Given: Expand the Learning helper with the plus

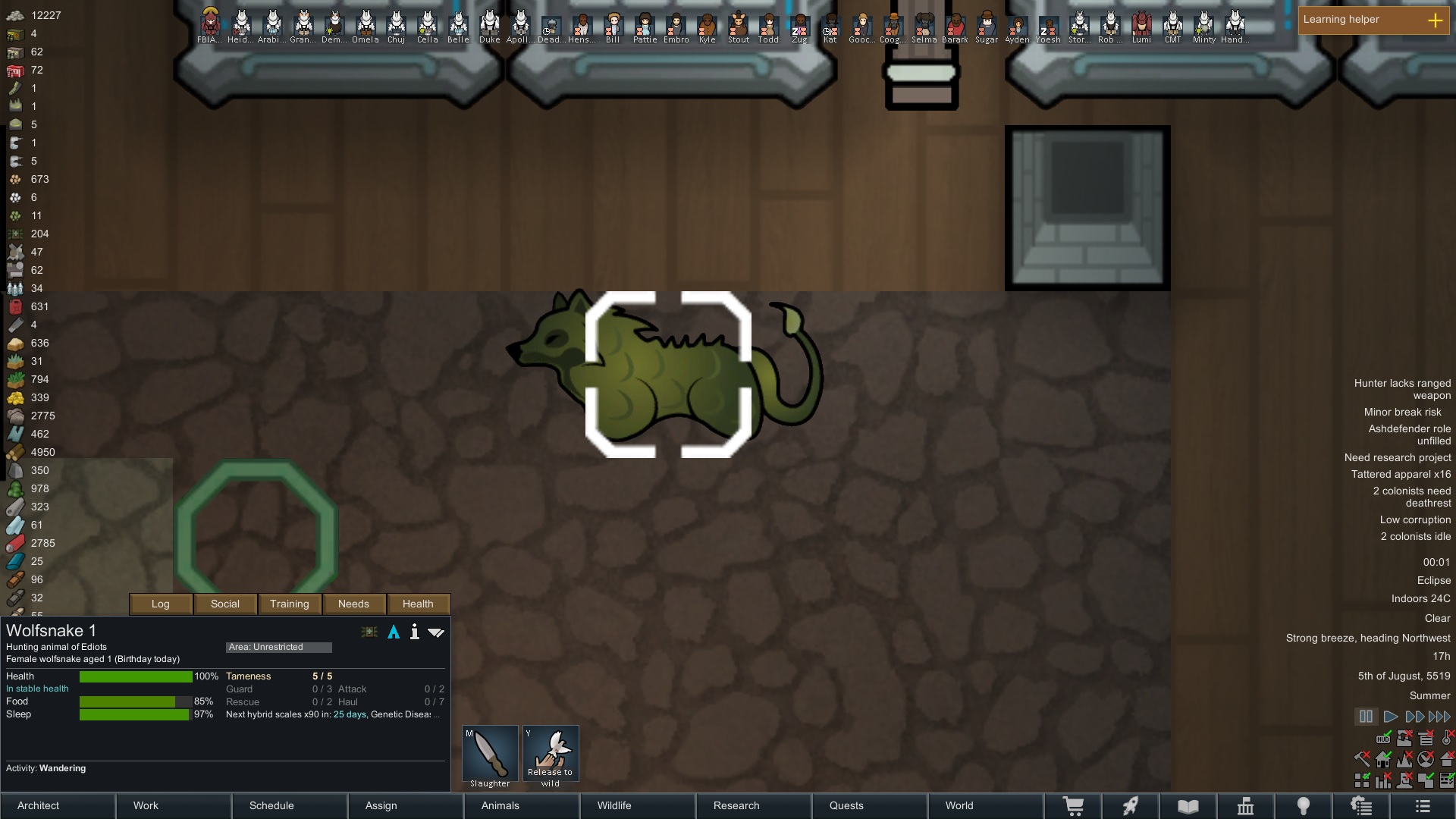Looking at the screenshot, I should tap(1436, 20).
